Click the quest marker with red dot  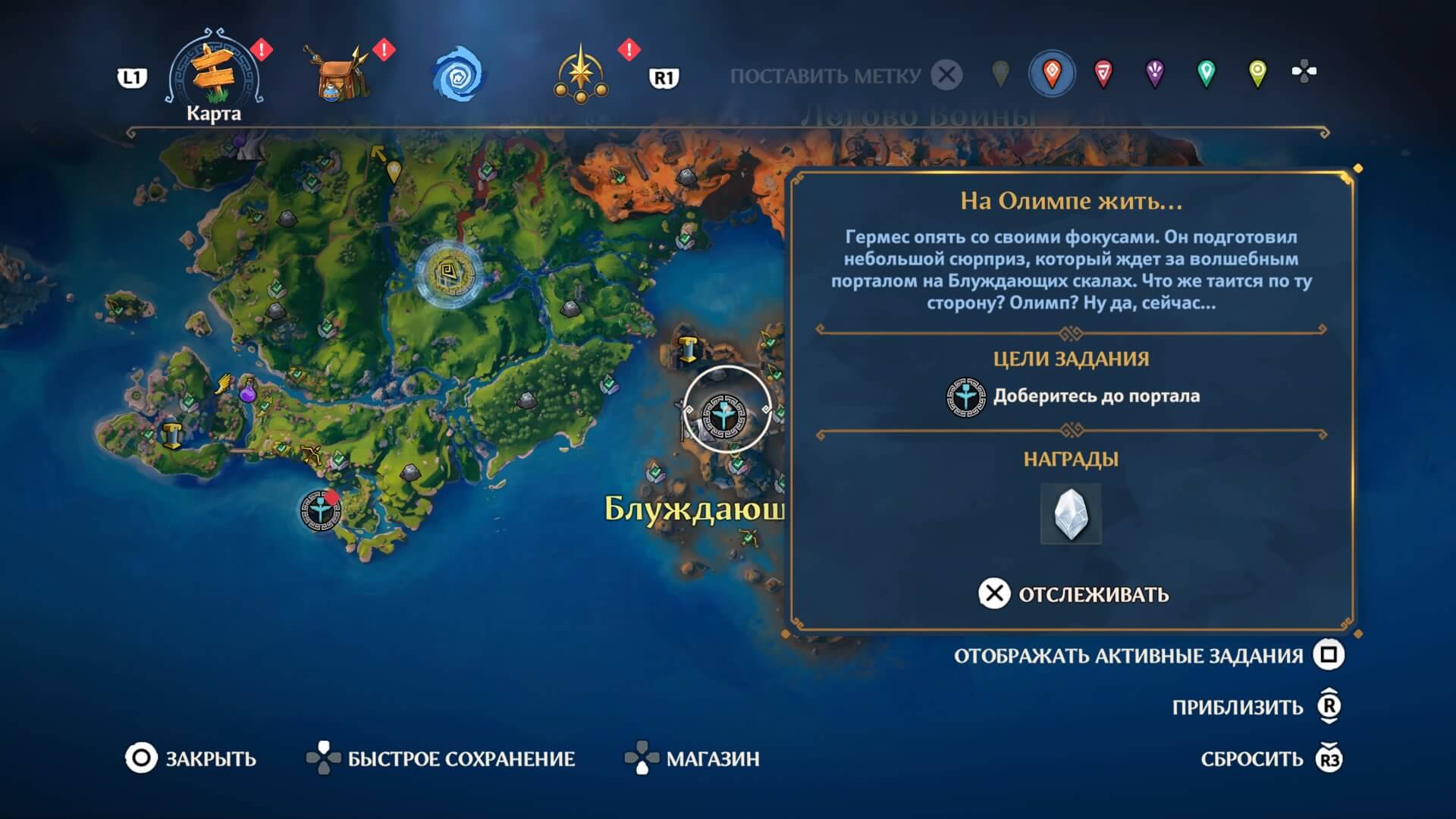[320, 510]
